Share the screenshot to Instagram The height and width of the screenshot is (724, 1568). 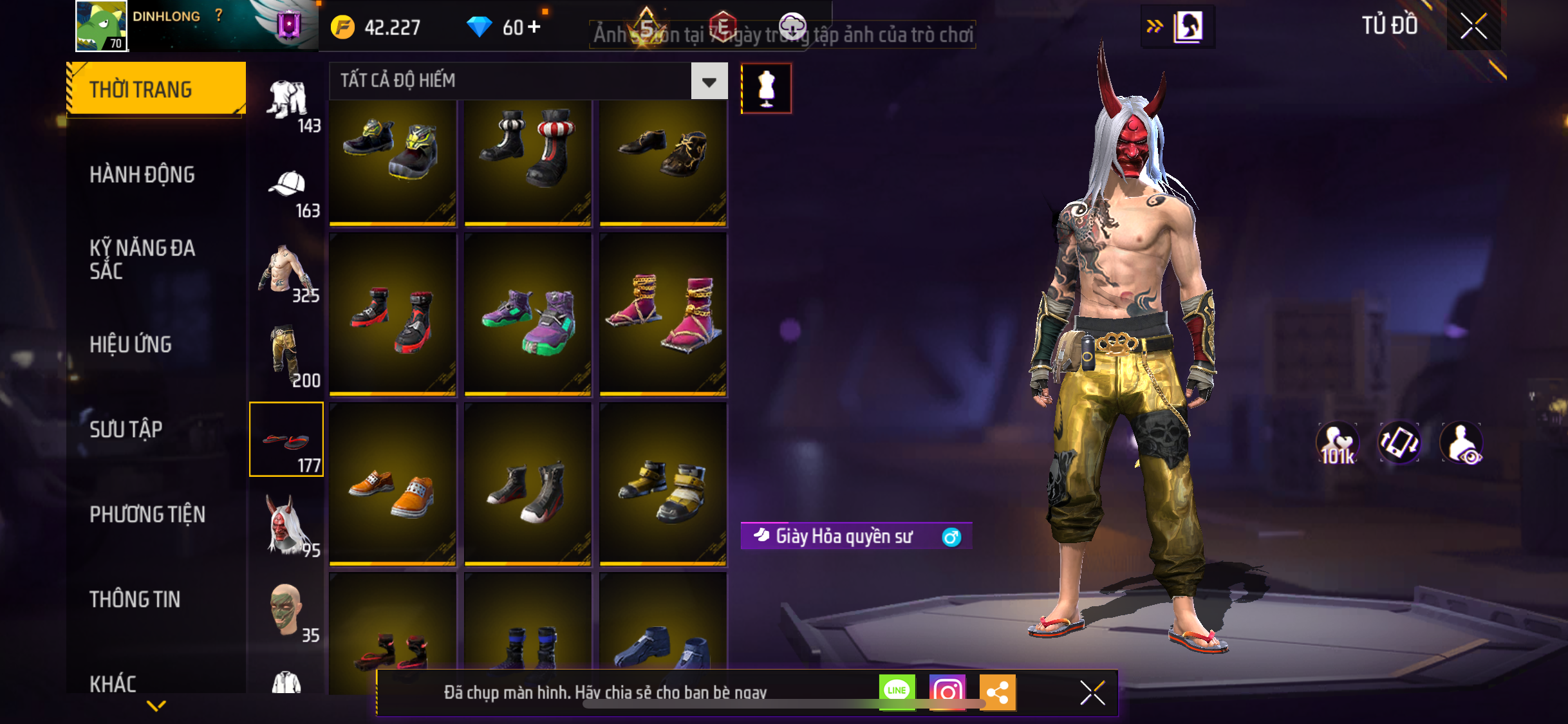tap(947, 692)
